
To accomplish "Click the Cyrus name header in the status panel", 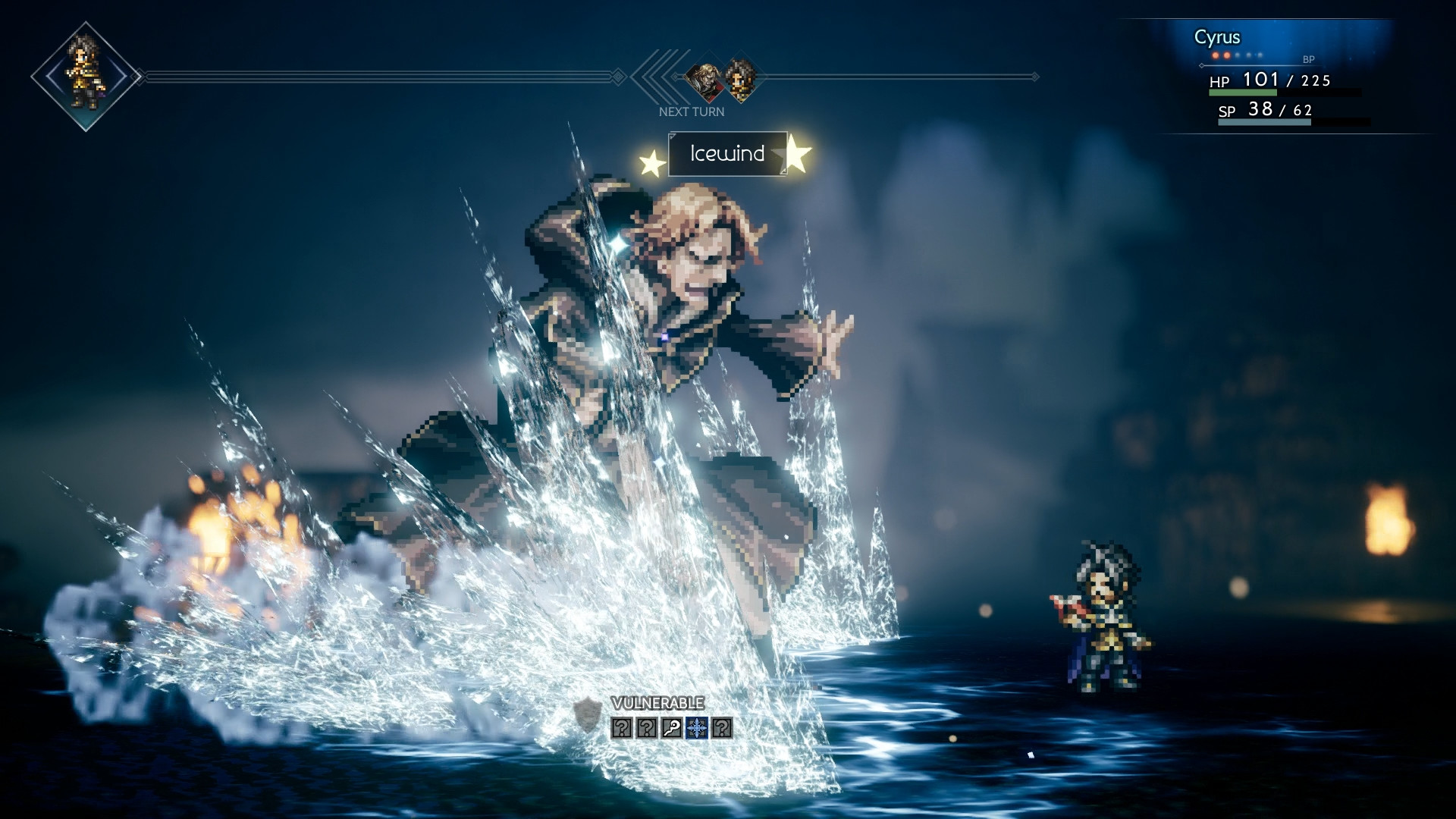I will (1219, 36).
